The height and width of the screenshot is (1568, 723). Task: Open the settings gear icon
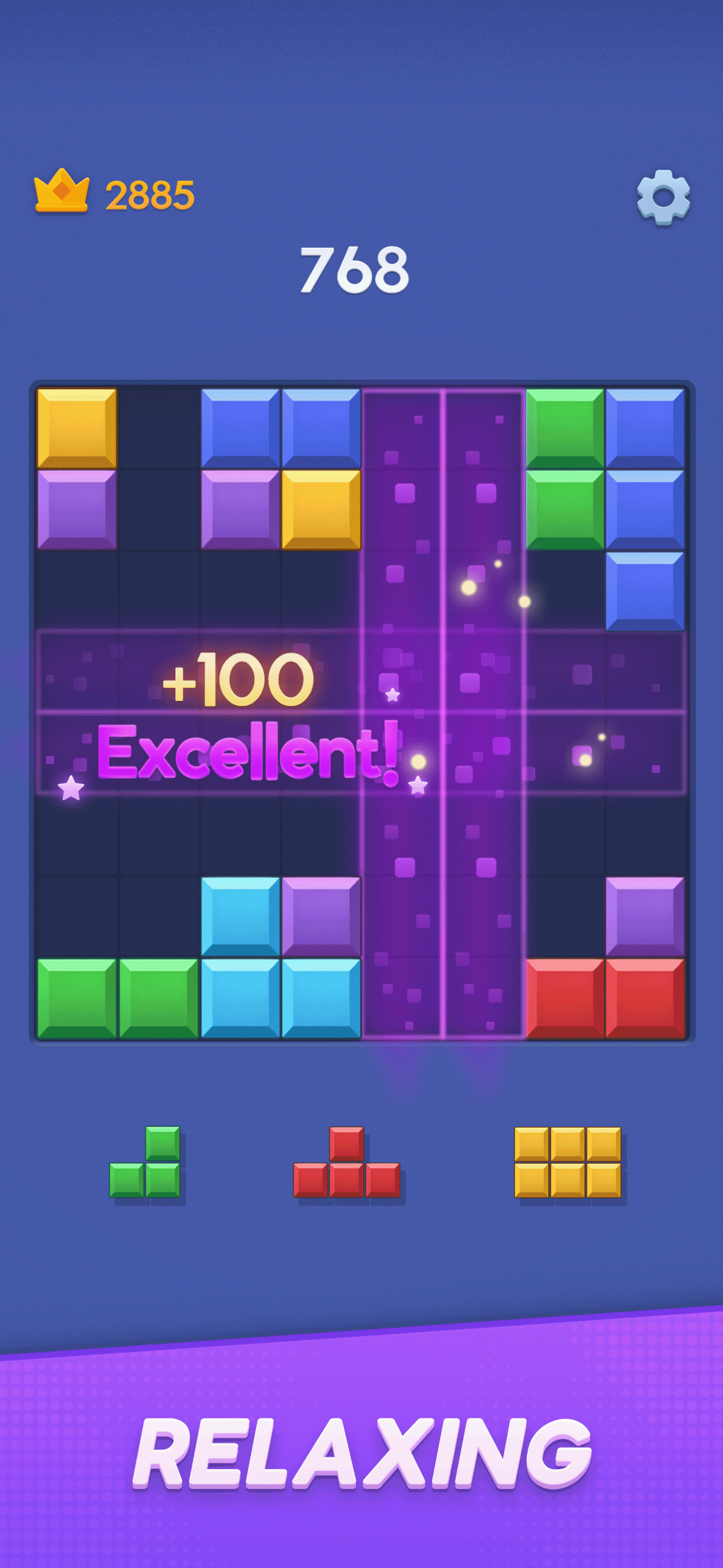664,198
